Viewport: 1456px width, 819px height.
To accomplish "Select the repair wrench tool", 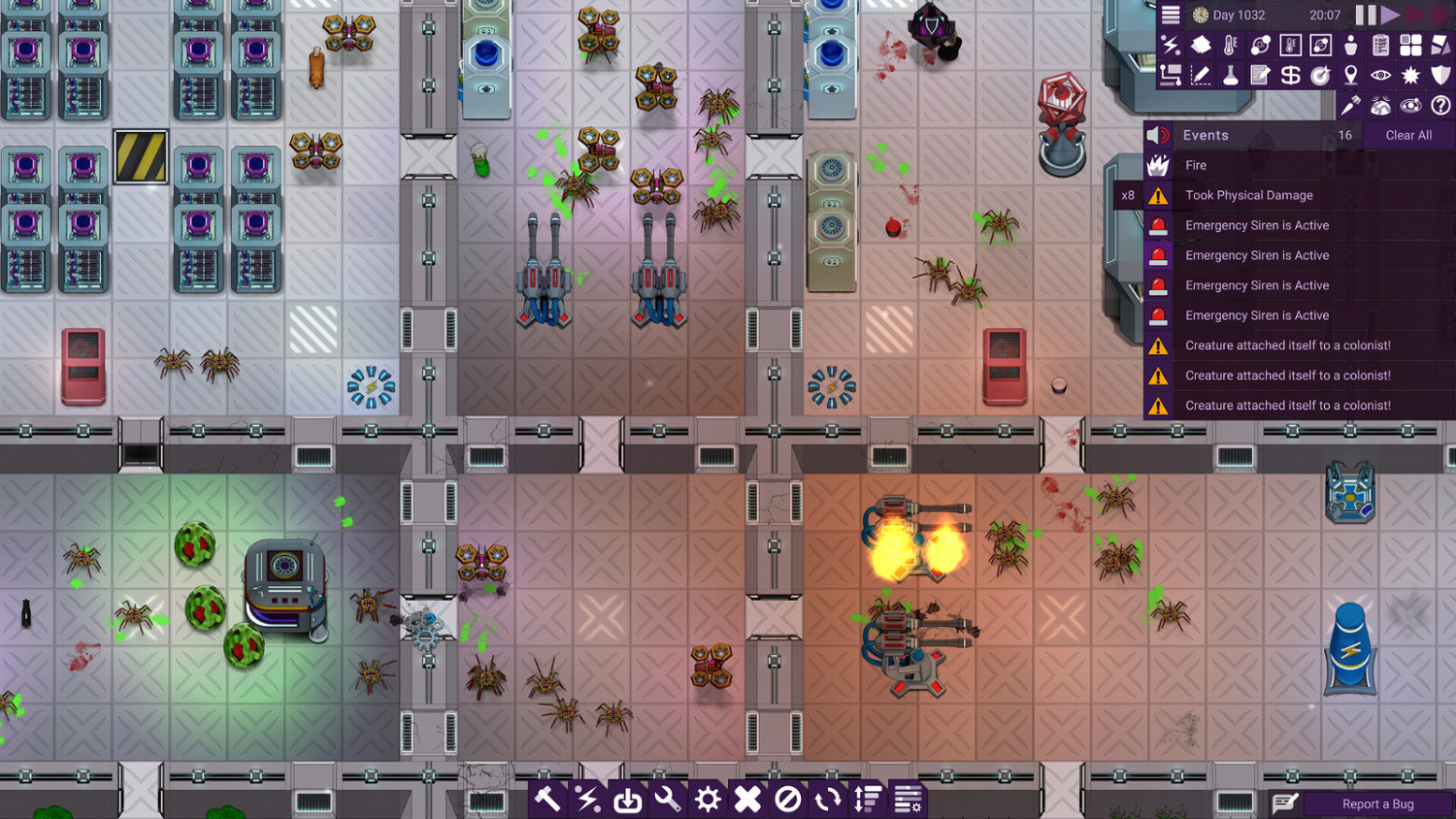I will 668,800.
